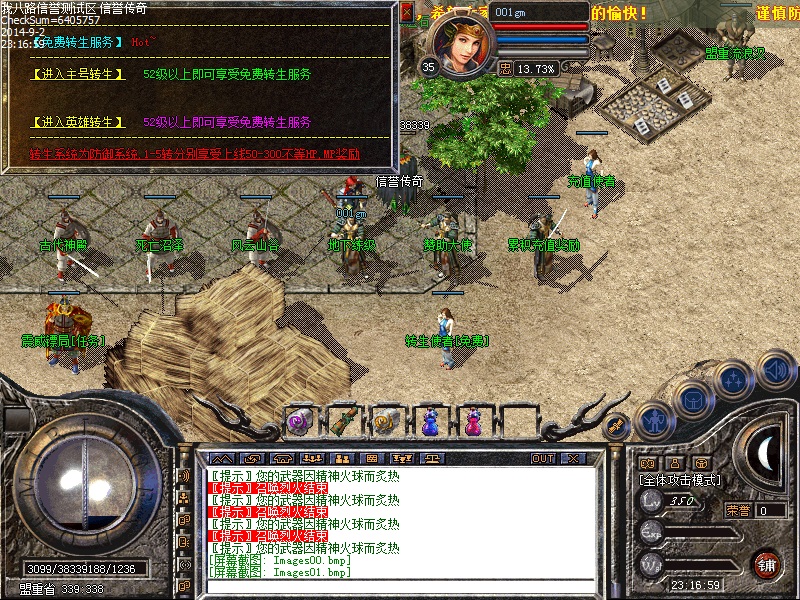Click the orange quill button beside the belt
Screen dimensions: 800x600
[x=617, y=424]
